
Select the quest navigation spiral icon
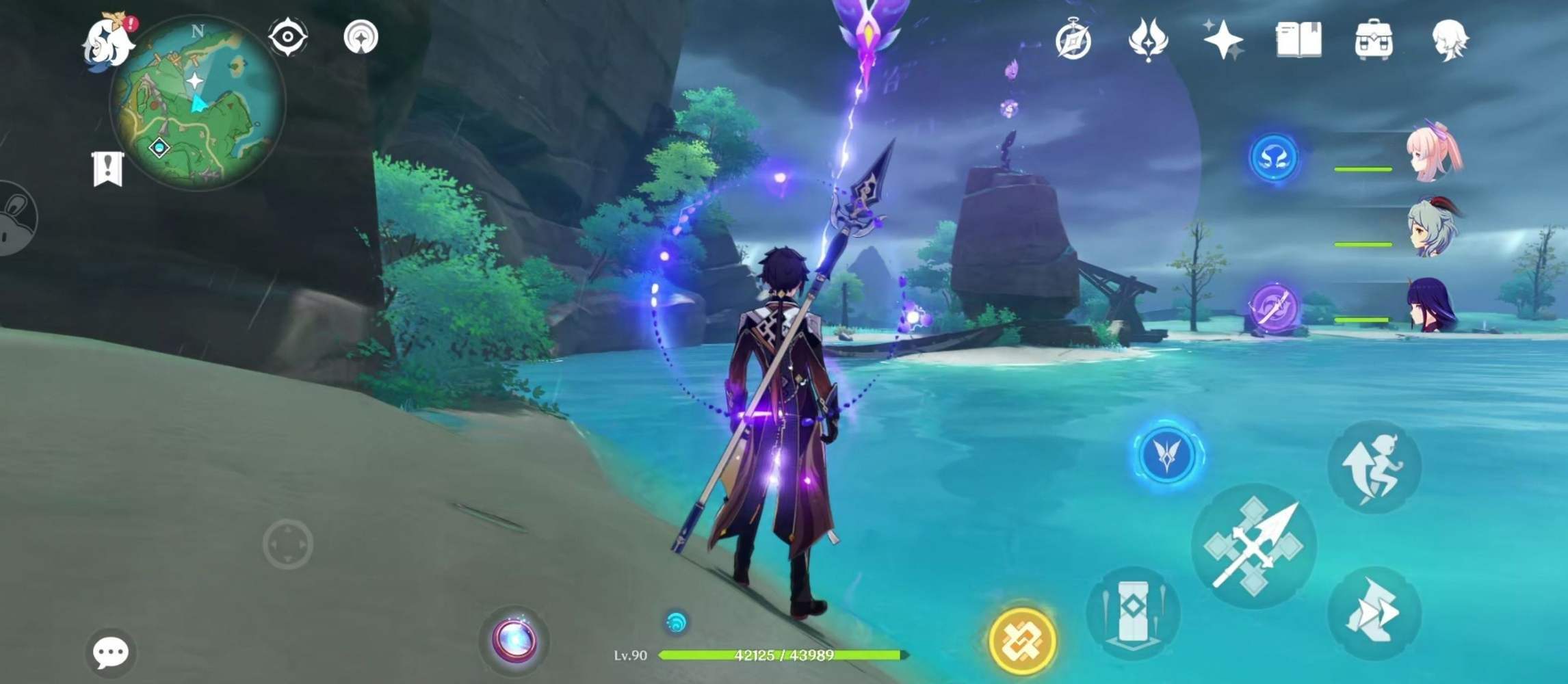pyautogui.click(x=362, y=38)
